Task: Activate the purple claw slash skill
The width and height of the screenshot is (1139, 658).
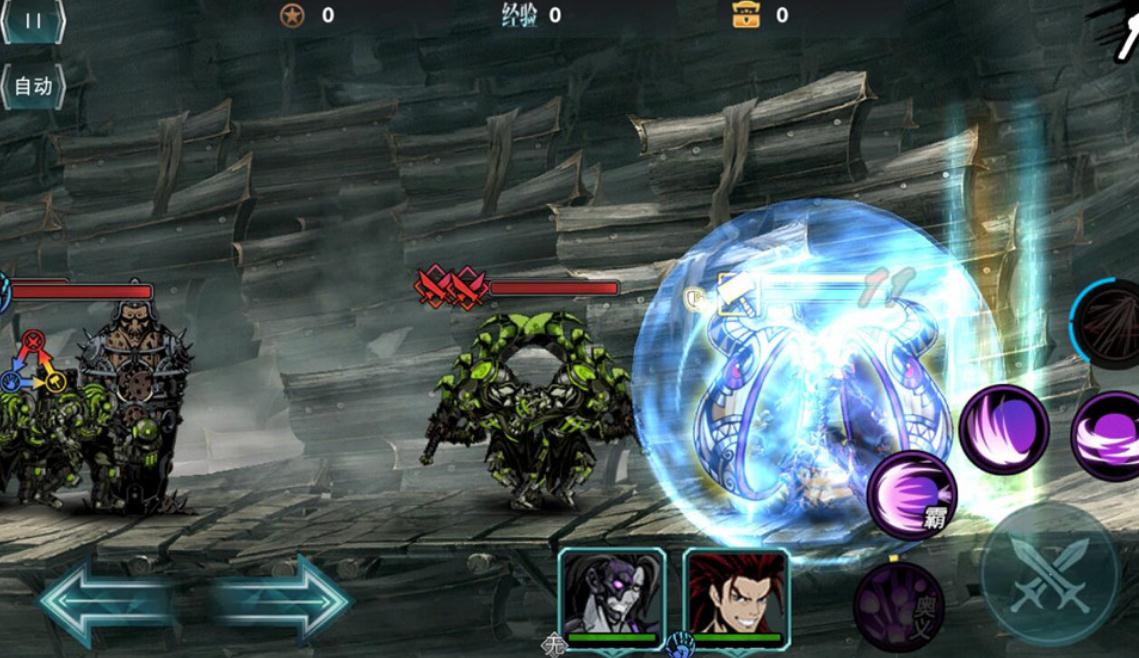Action: coord(1004,429)
